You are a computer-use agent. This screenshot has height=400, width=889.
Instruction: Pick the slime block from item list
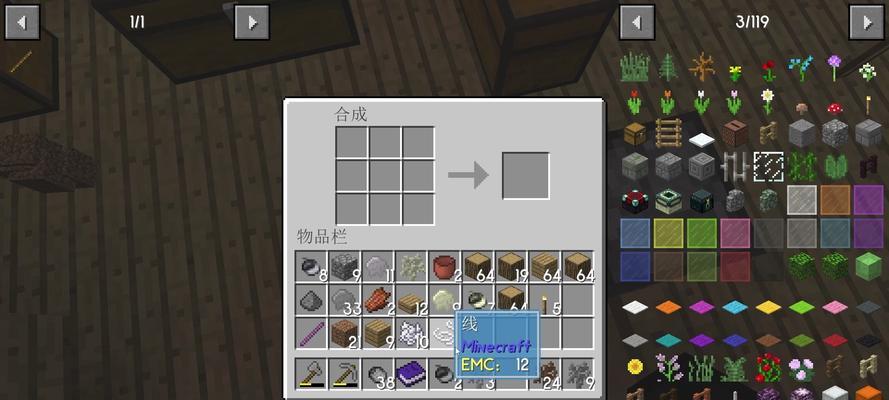coord(867,264)
